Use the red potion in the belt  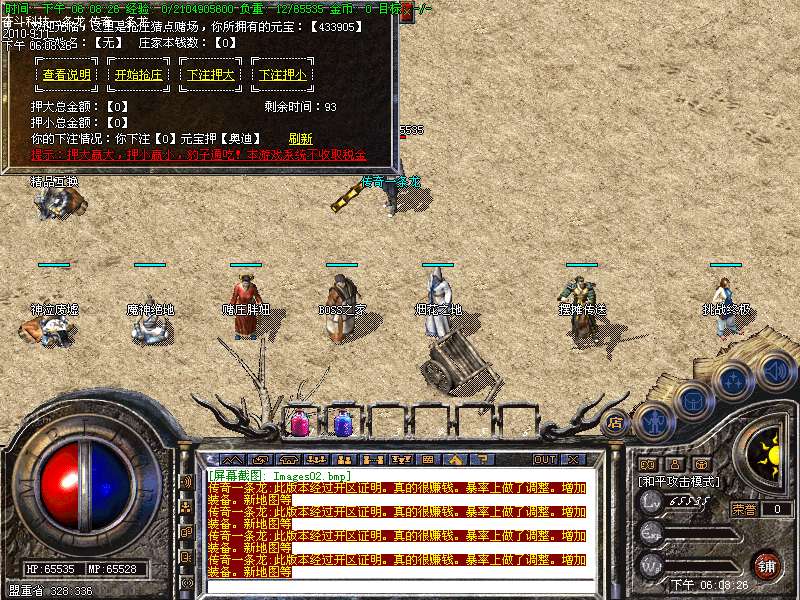tap(299, 422)
